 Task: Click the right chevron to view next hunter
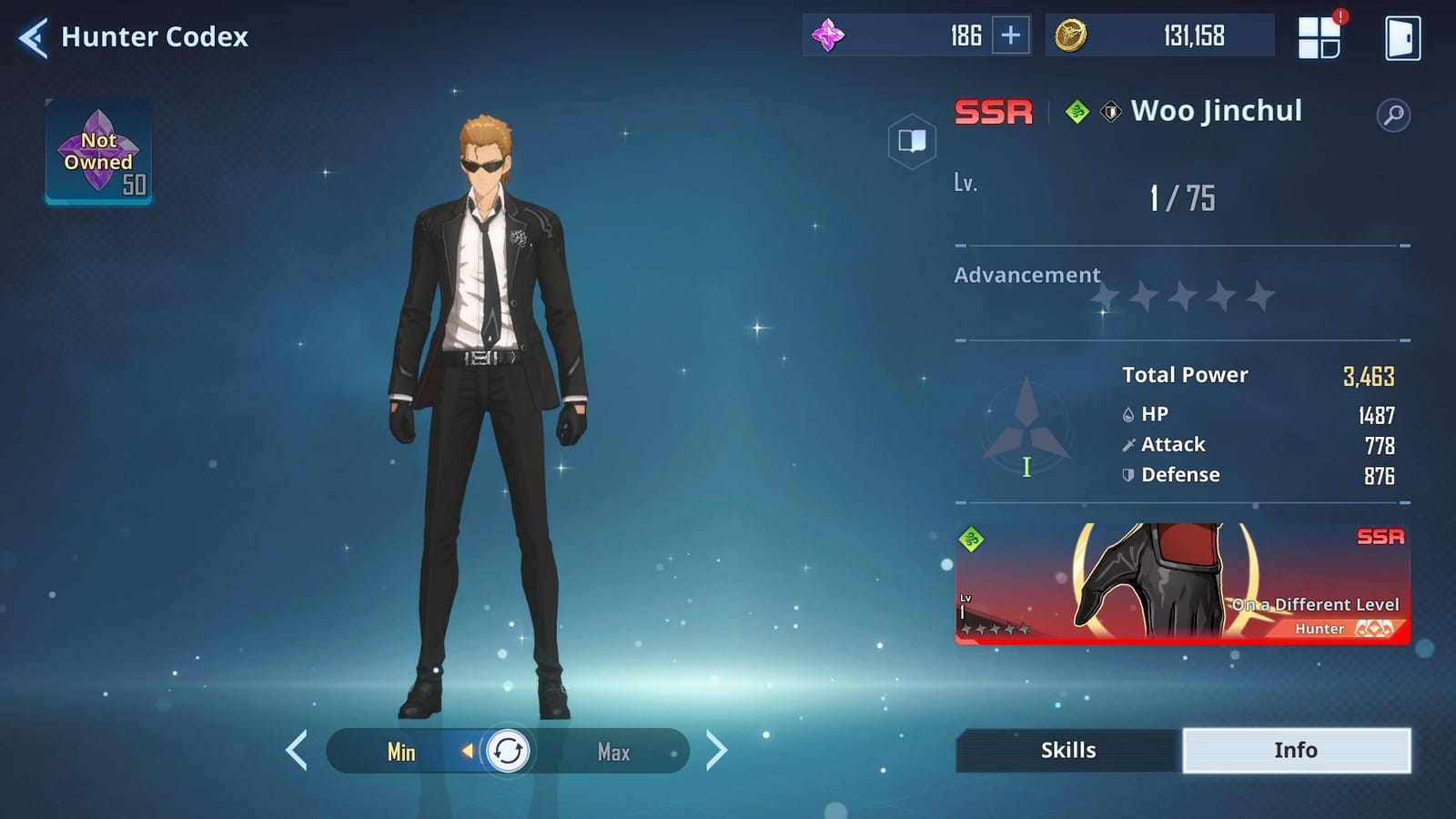pos(717,752)
